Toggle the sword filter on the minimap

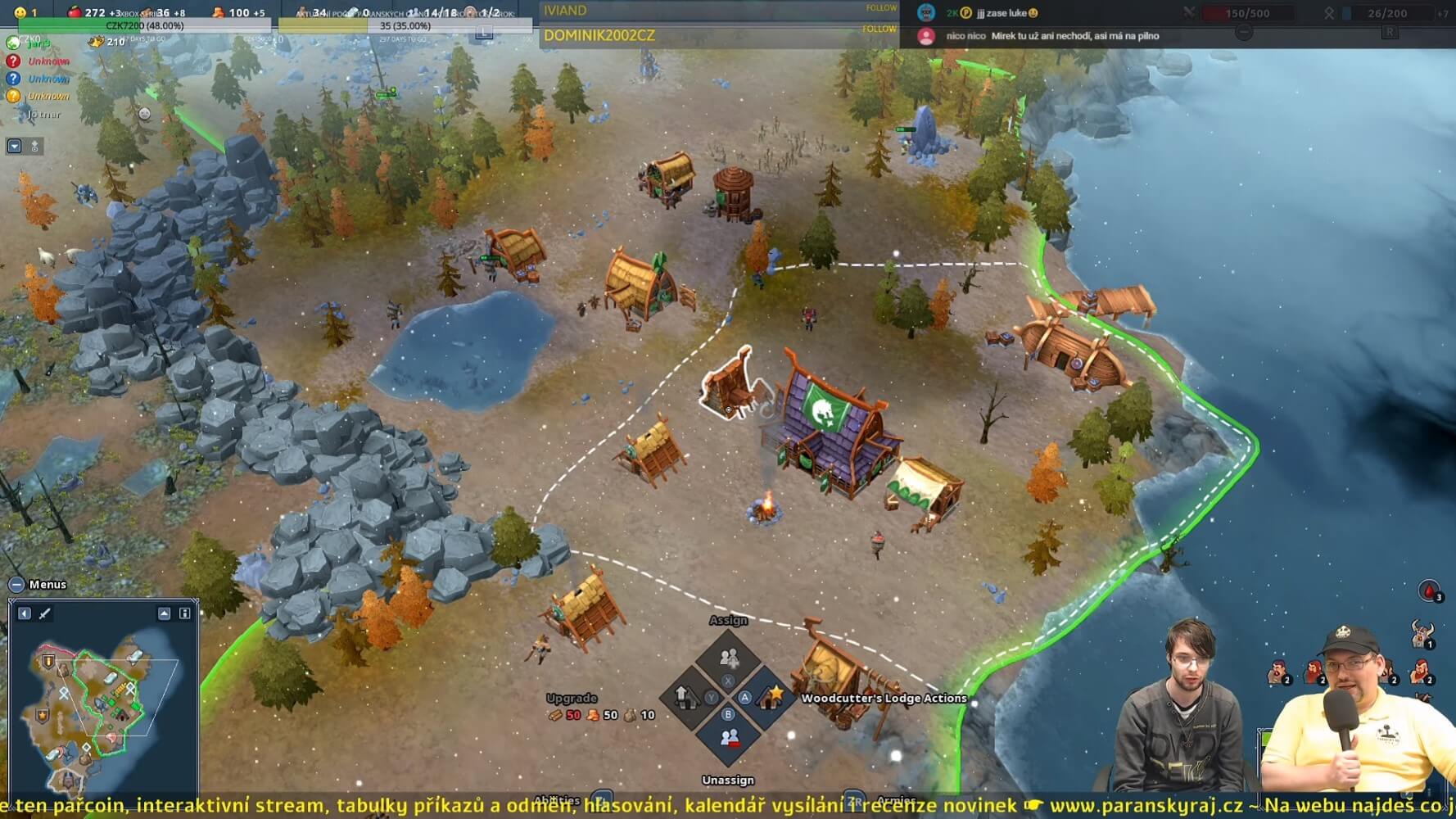click(44, 613)
